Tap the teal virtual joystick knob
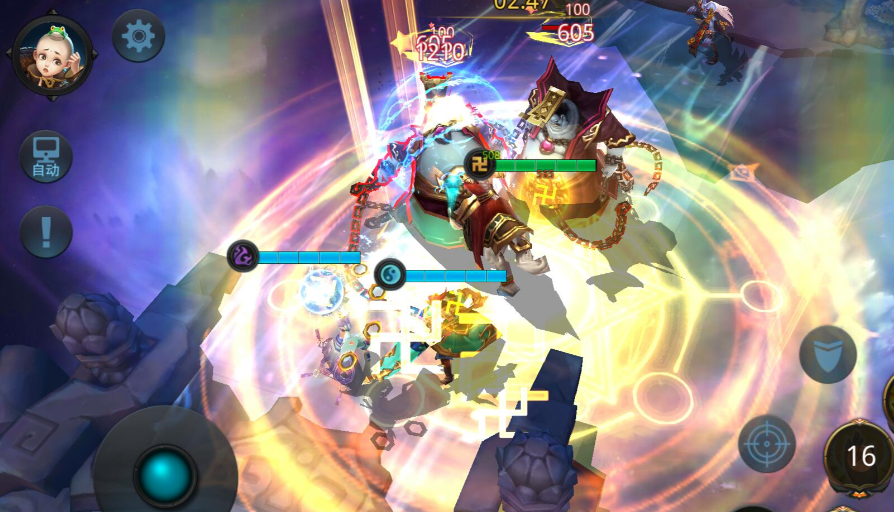 (x=165, y=474)
